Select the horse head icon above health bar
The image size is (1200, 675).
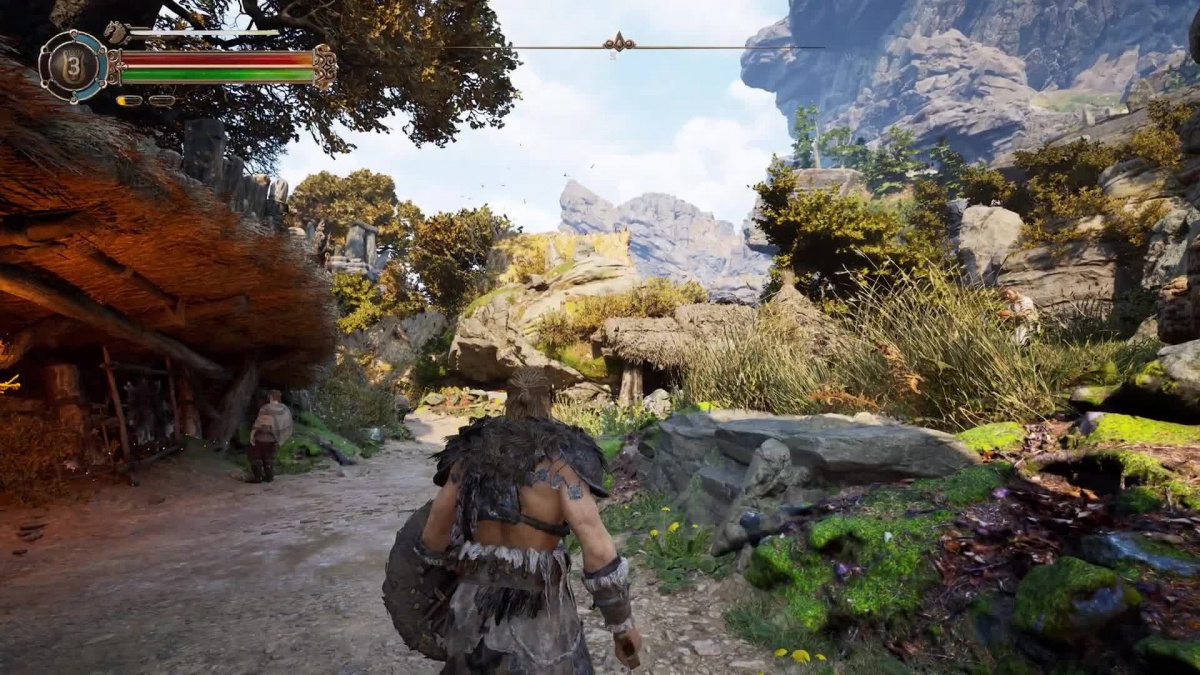coord(115,33)
